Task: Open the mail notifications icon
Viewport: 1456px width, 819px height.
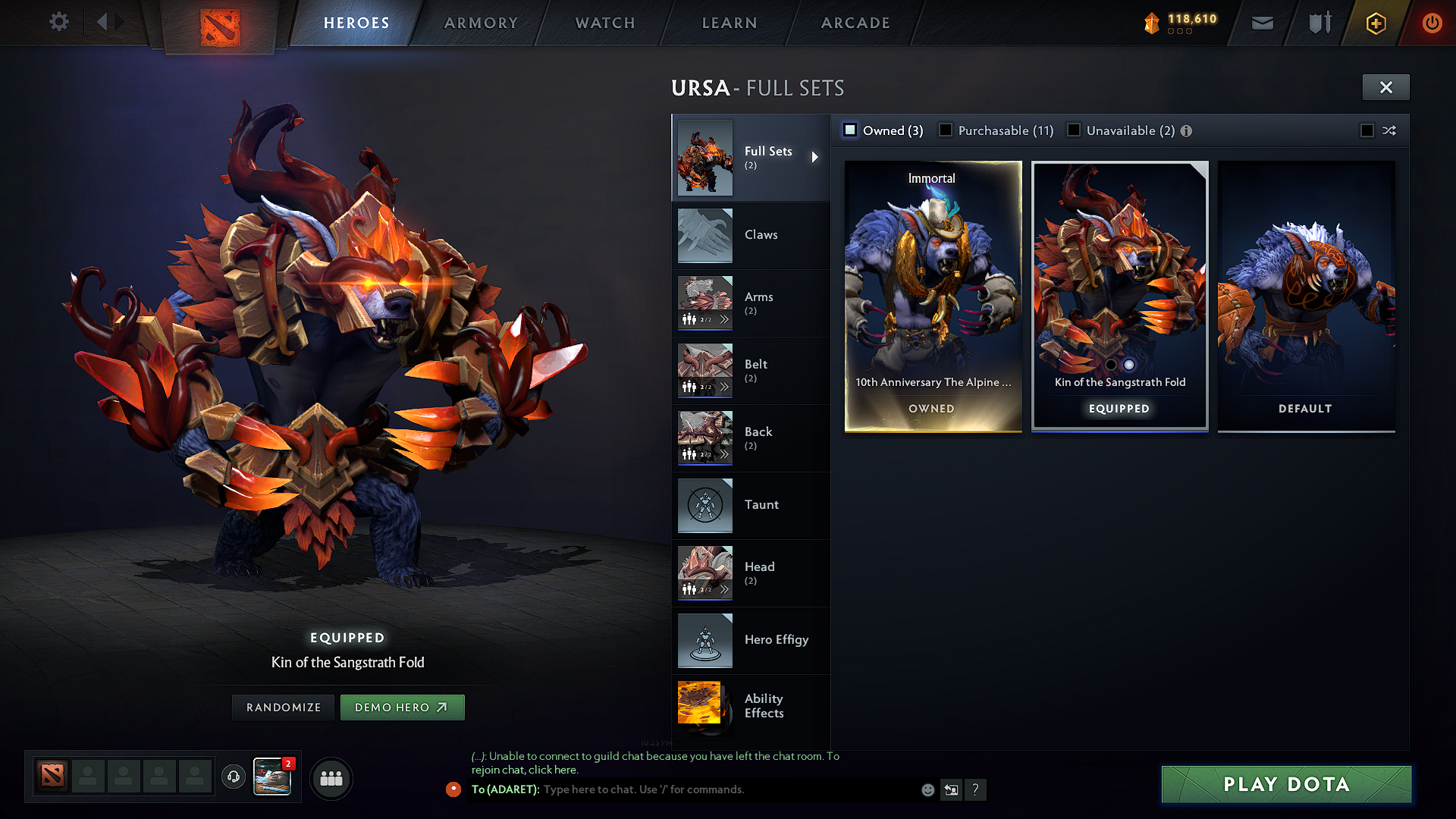Action: (1261, 23)
